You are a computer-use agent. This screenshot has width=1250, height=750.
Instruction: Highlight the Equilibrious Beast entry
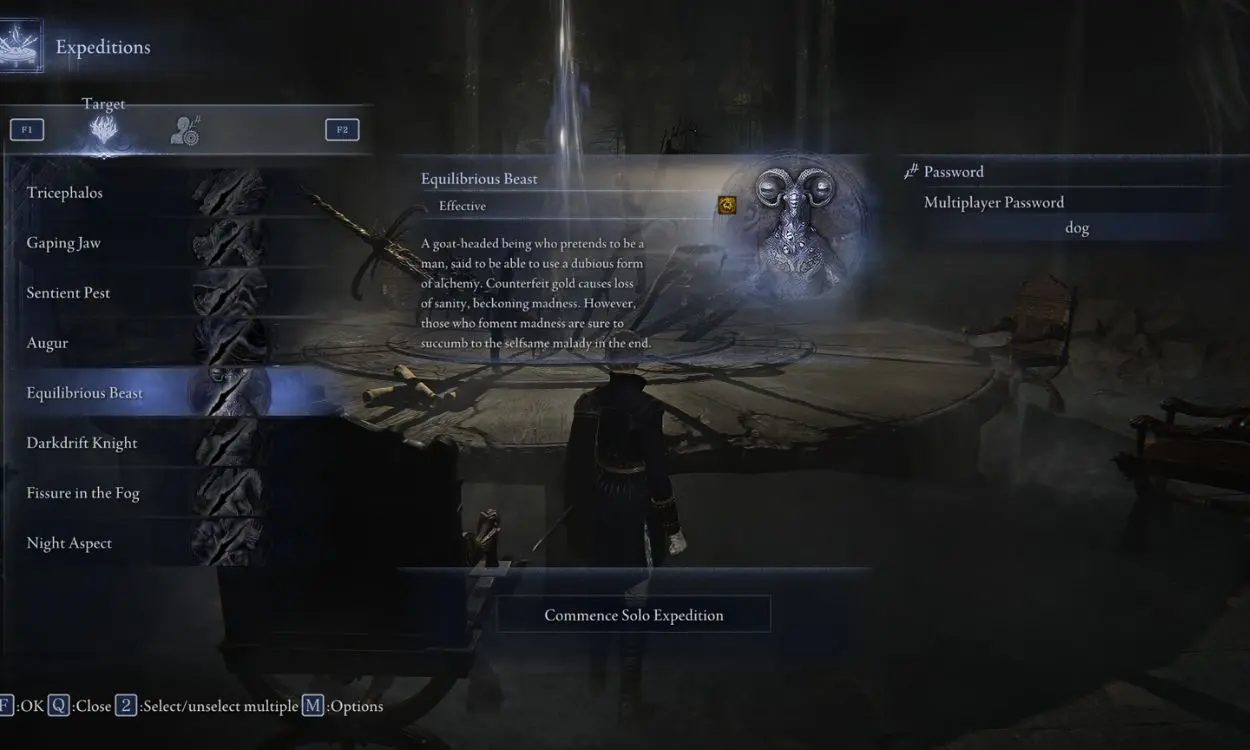[140, 393]
